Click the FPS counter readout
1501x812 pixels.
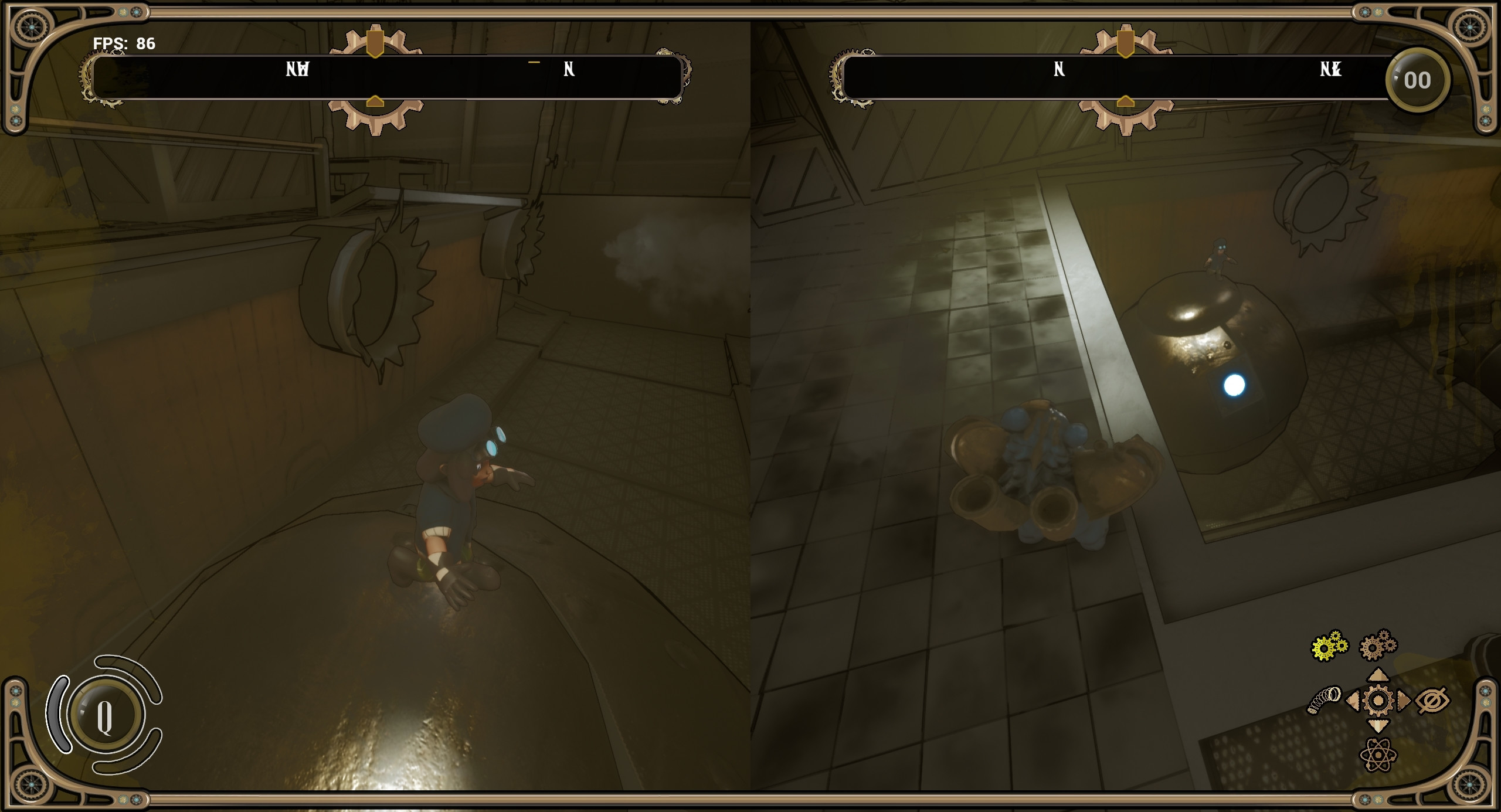coord(123,43)
